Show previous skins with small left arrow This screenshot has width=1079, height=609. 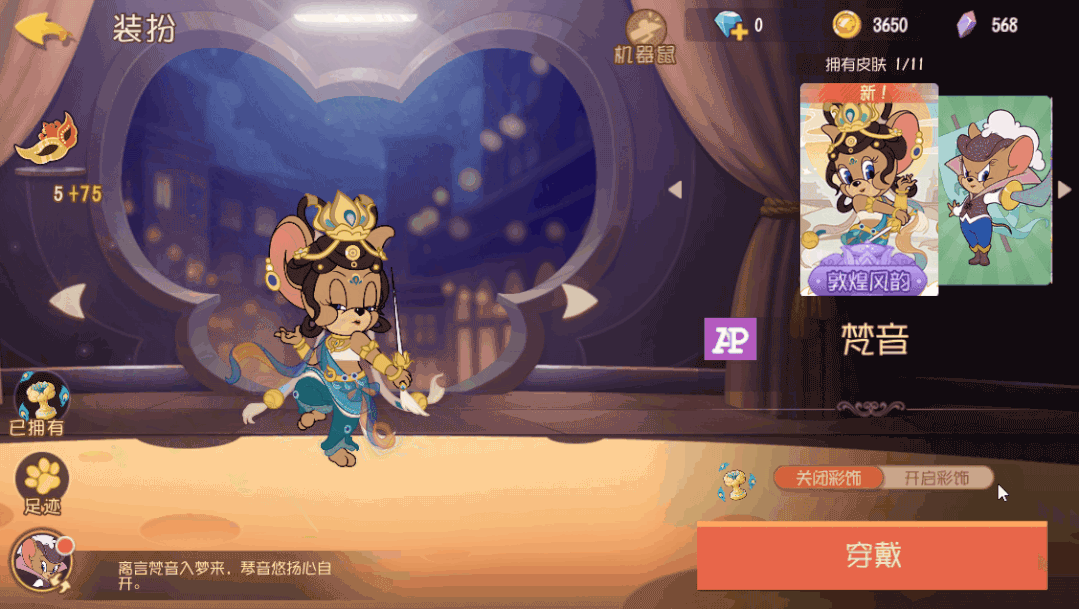[x=676, y=190]
